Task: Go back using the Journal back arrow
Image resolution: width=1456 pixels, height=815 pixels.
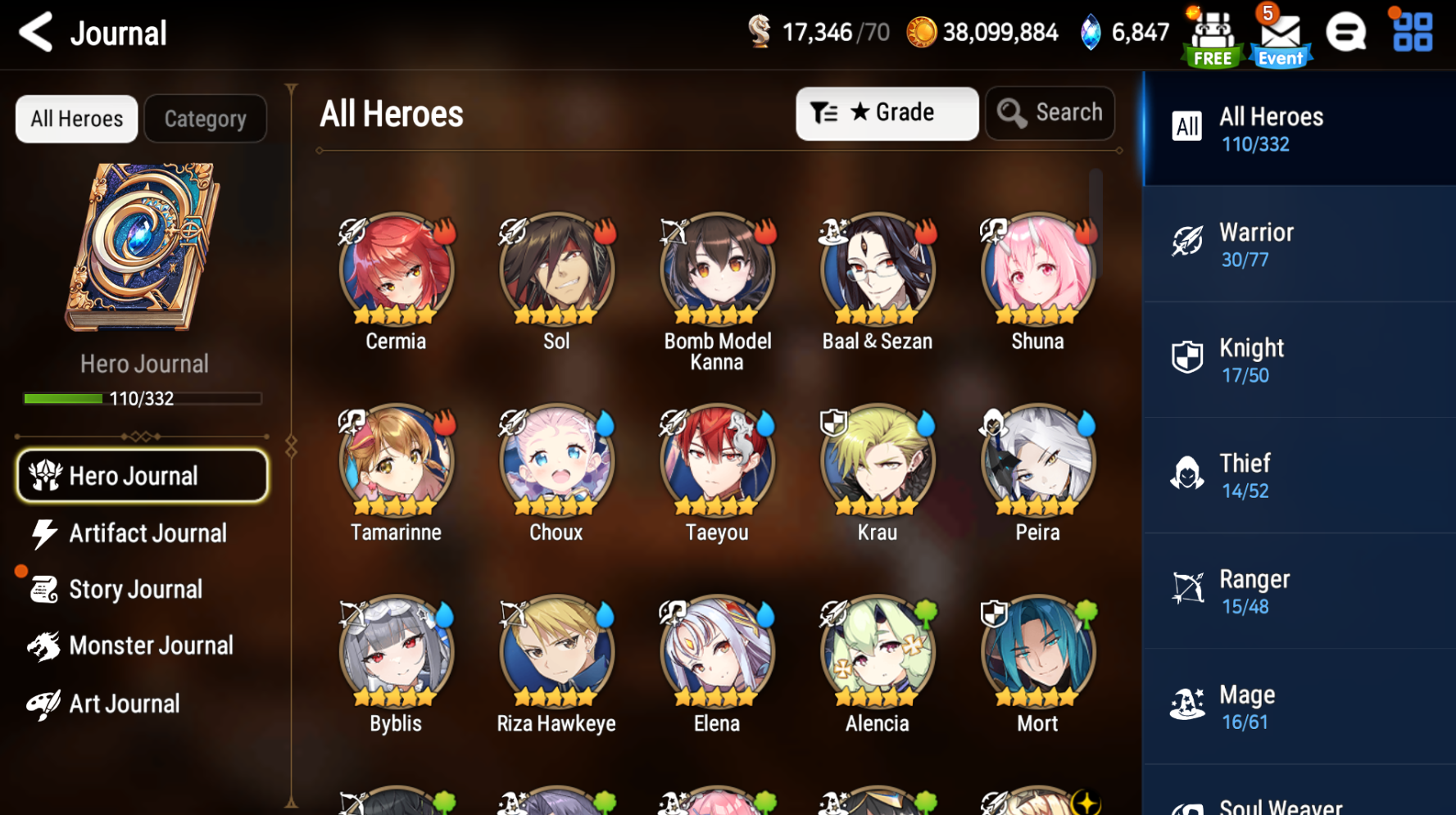Action: click(x=34, y=32)
